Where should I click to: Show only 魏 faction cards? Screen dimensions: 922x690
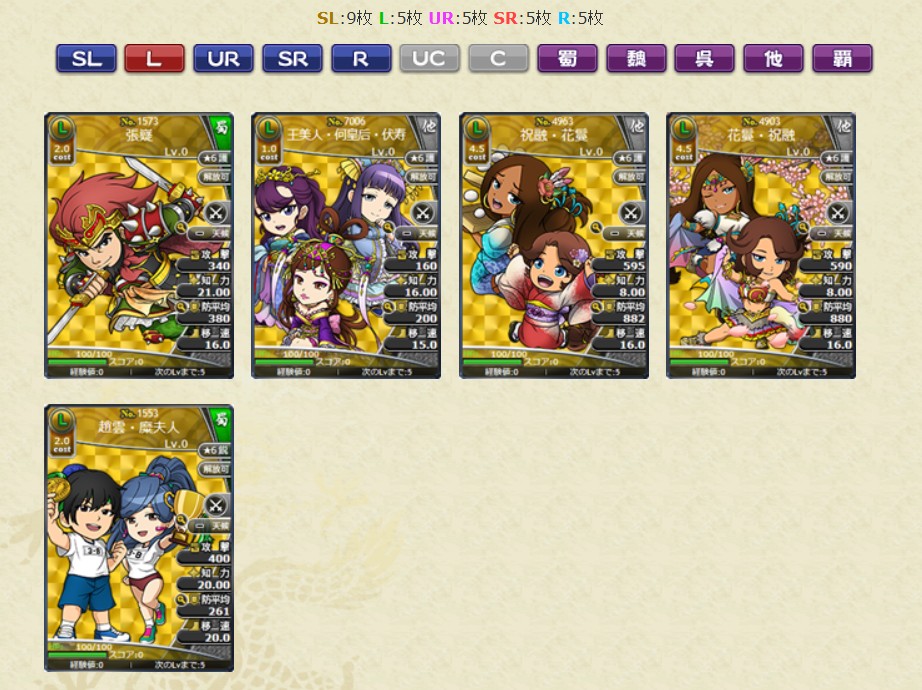click(636, 59)
